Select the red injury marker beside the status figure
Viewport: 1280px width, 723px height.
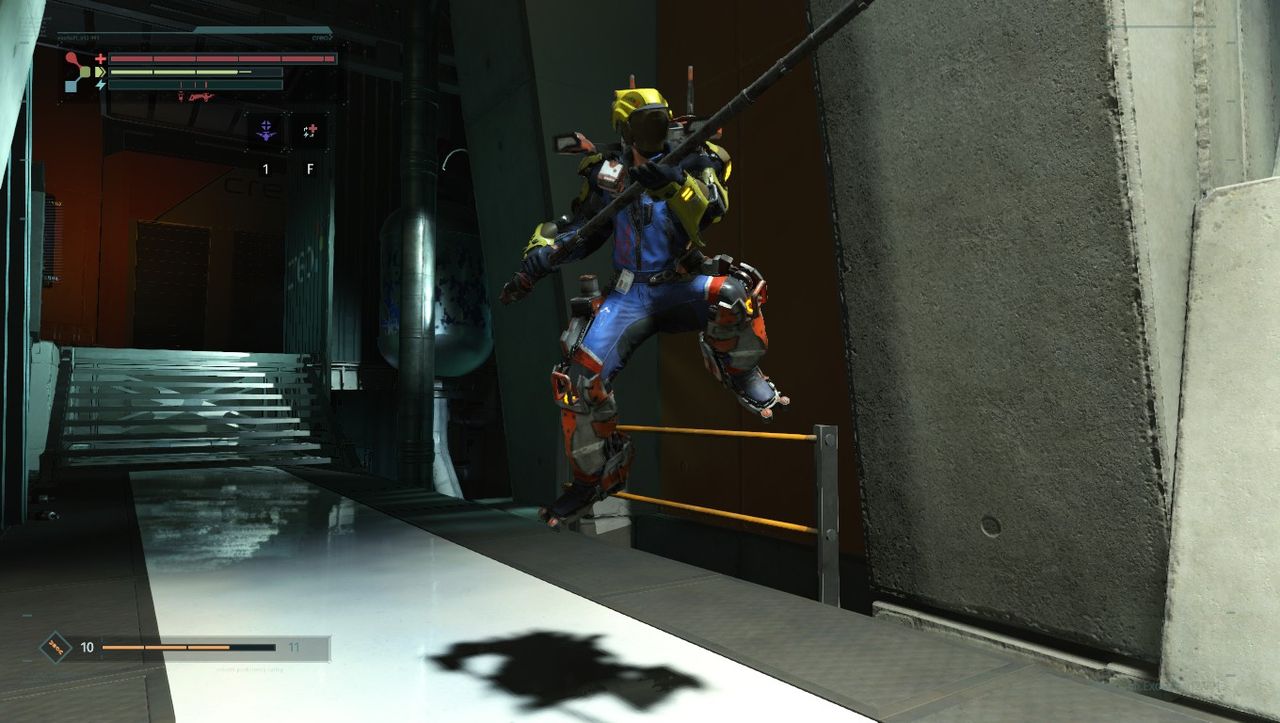click(x=200, y=98)
